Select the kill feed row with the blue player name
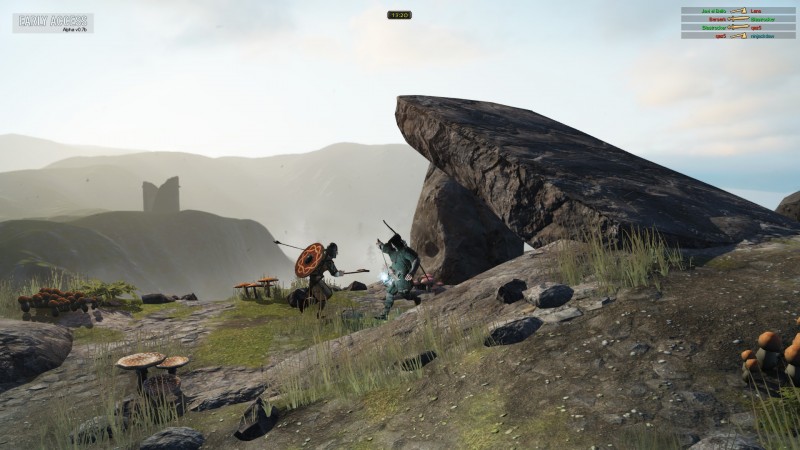The height and width of the screenshot is (450, 800). pyautogui.click(x=738, y=36)
